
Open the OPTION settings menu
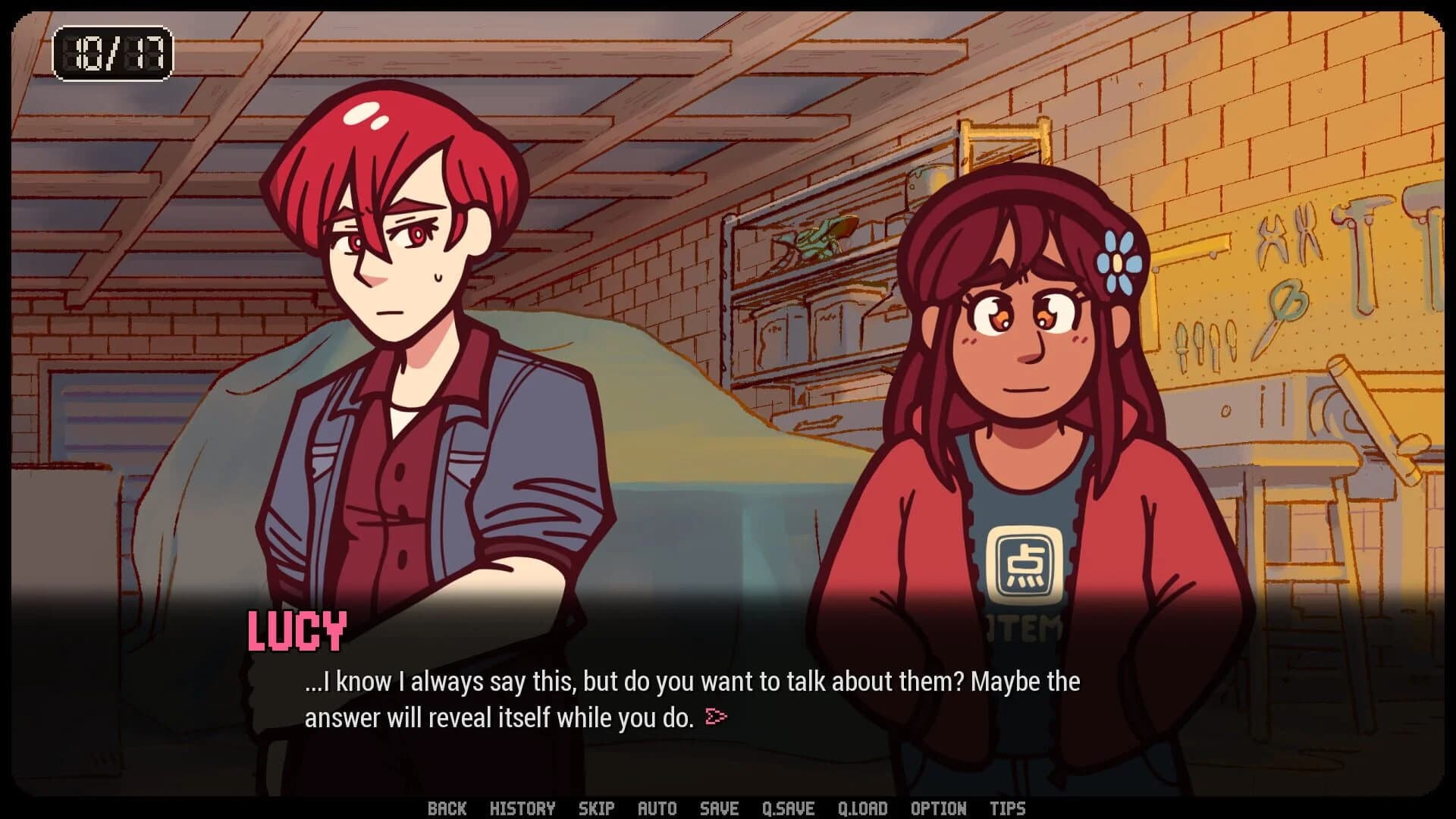pyautogui.click(x=938, y=808)
